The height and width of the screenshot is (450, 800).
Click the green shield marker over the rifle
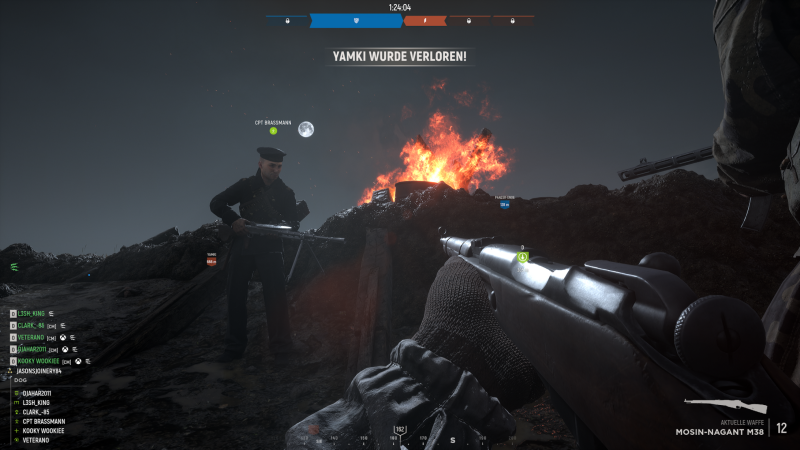pyautogui.click(x=522, y=257)
